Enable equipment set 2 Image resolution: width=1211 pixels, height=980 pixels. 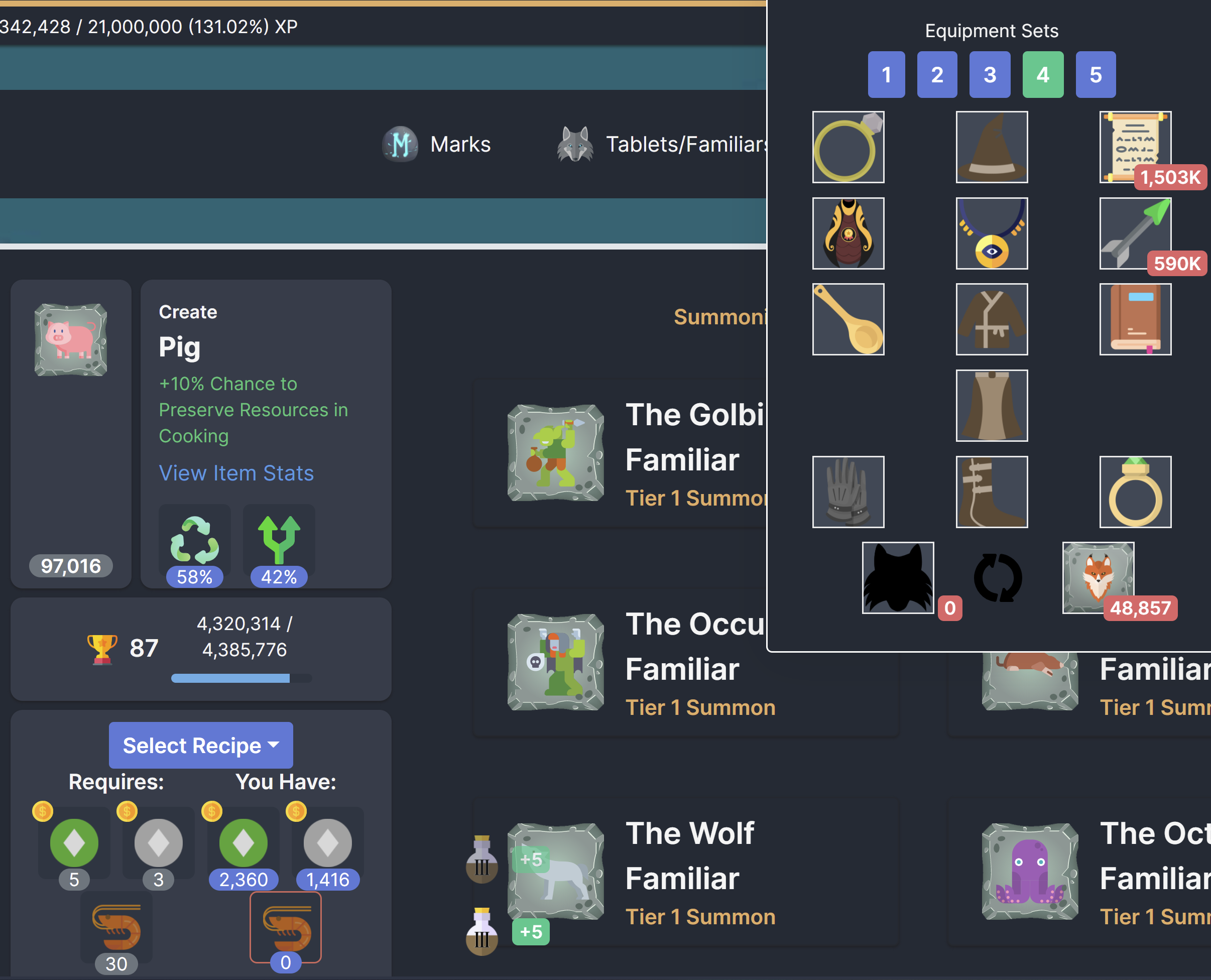coord(937,74)
